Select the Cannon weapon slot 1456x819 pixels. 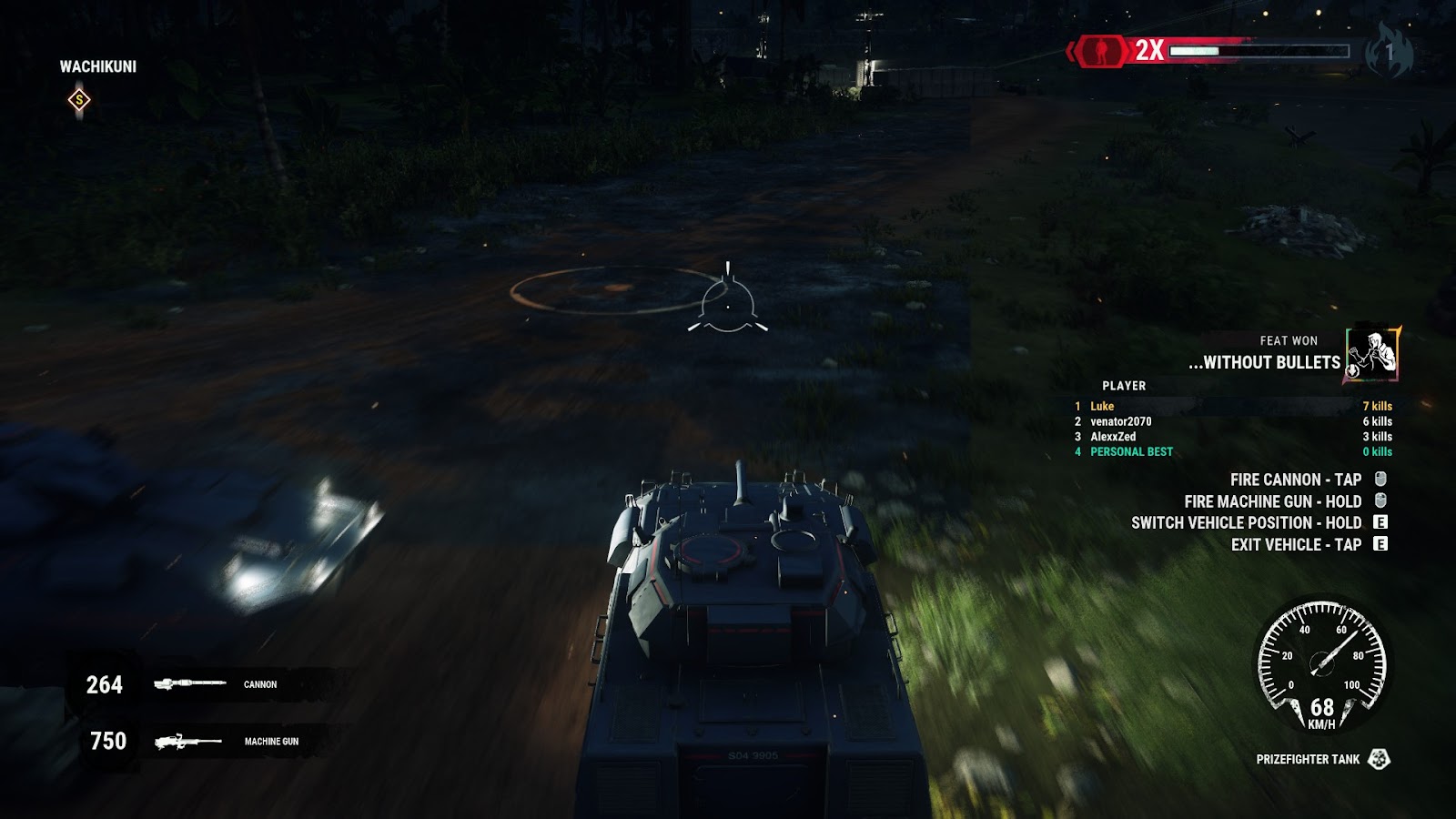tap(209, 684)
